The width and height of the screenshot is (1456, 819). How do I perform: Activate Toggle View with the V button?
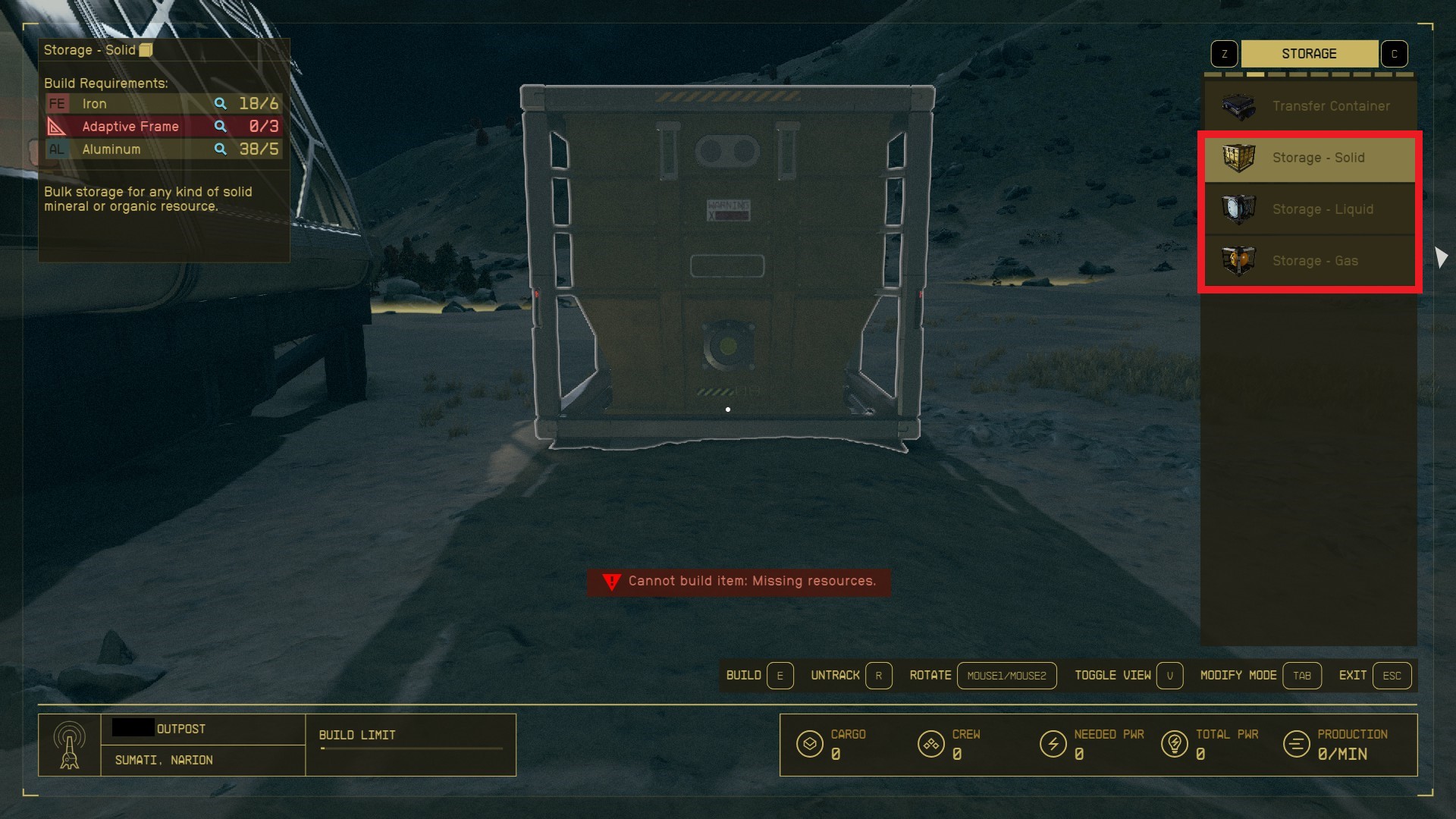point(1170,676)
